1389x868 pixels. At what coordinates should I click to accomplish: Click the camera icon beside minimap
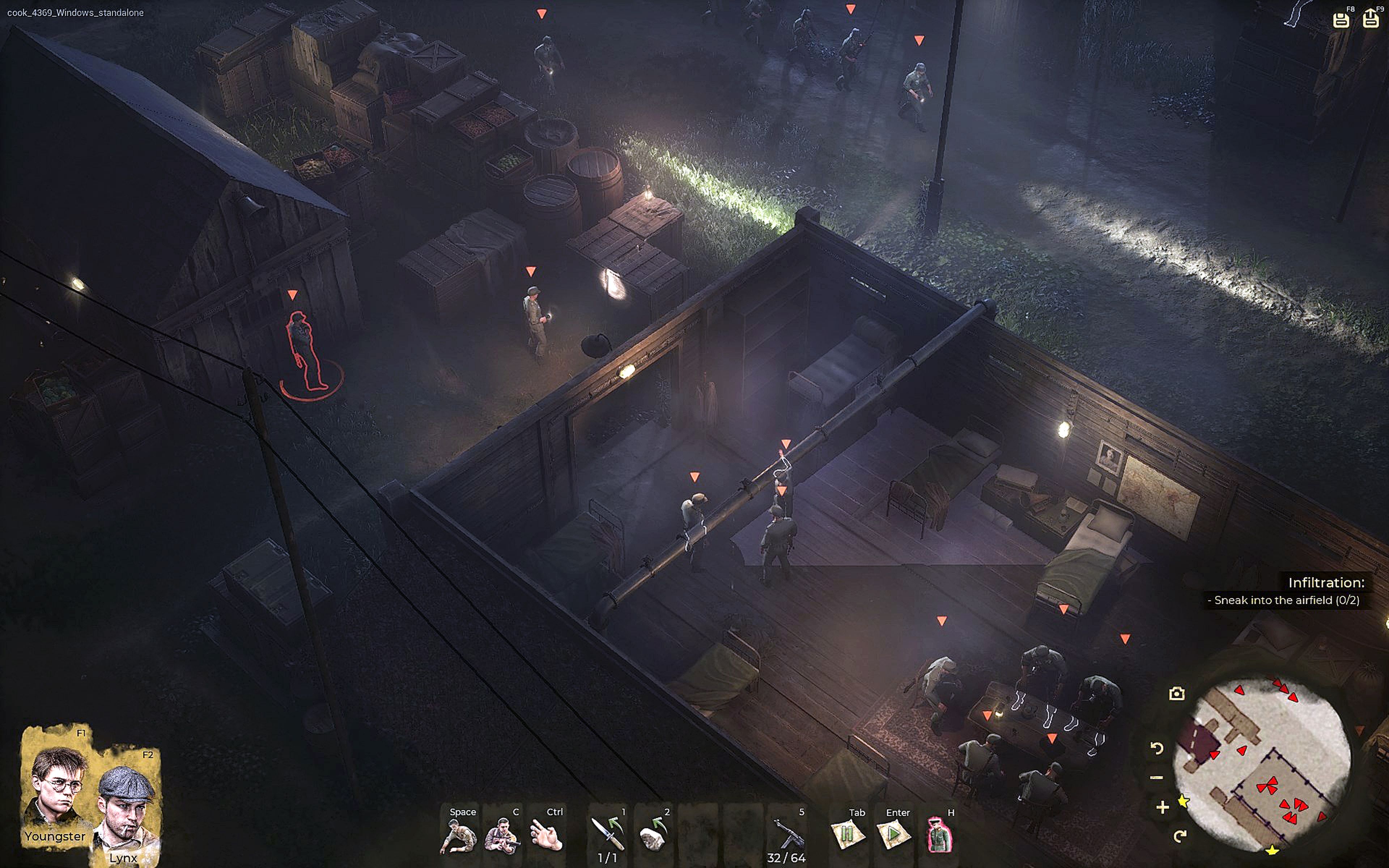pyautogui.click(x=1177, y=693)
